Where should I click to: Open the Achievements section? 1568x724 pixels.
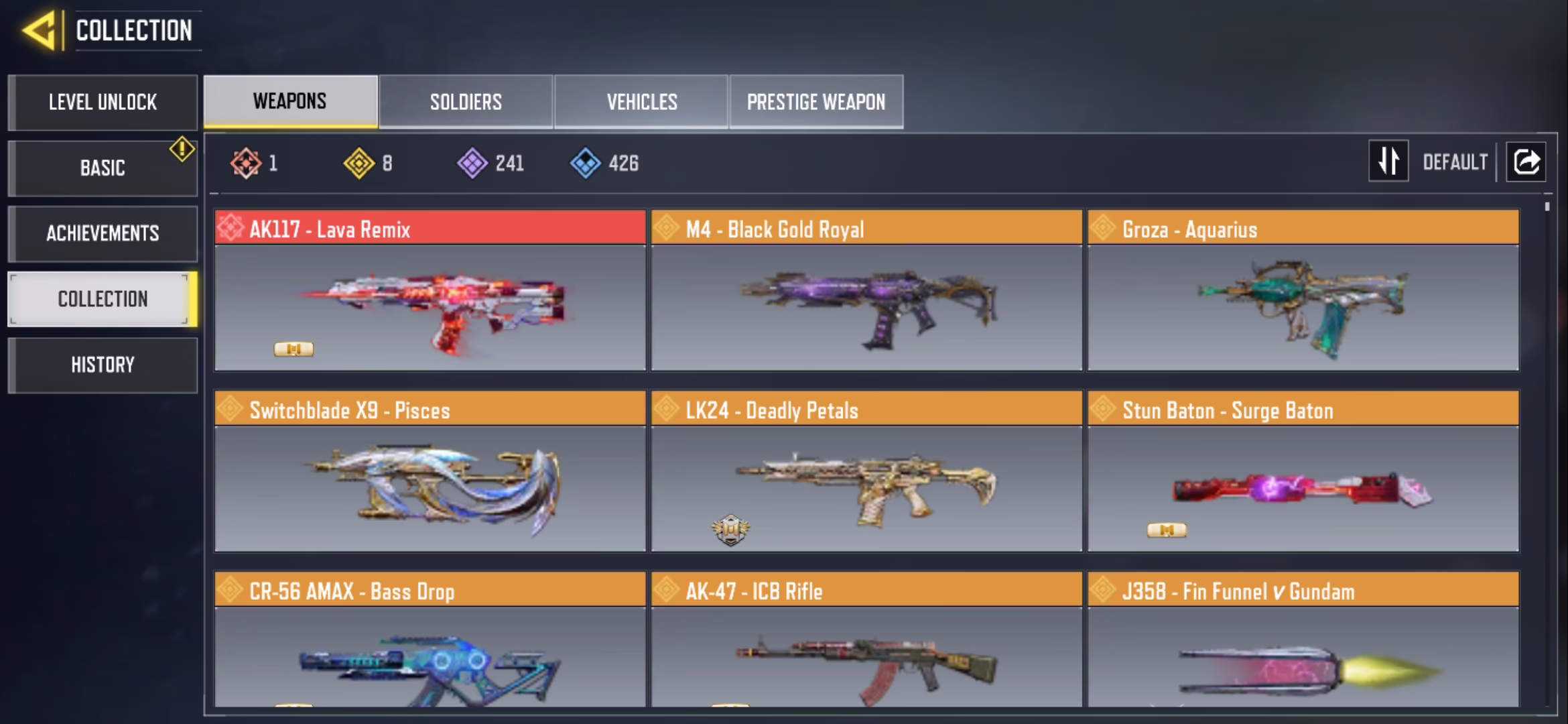point(103,233)
